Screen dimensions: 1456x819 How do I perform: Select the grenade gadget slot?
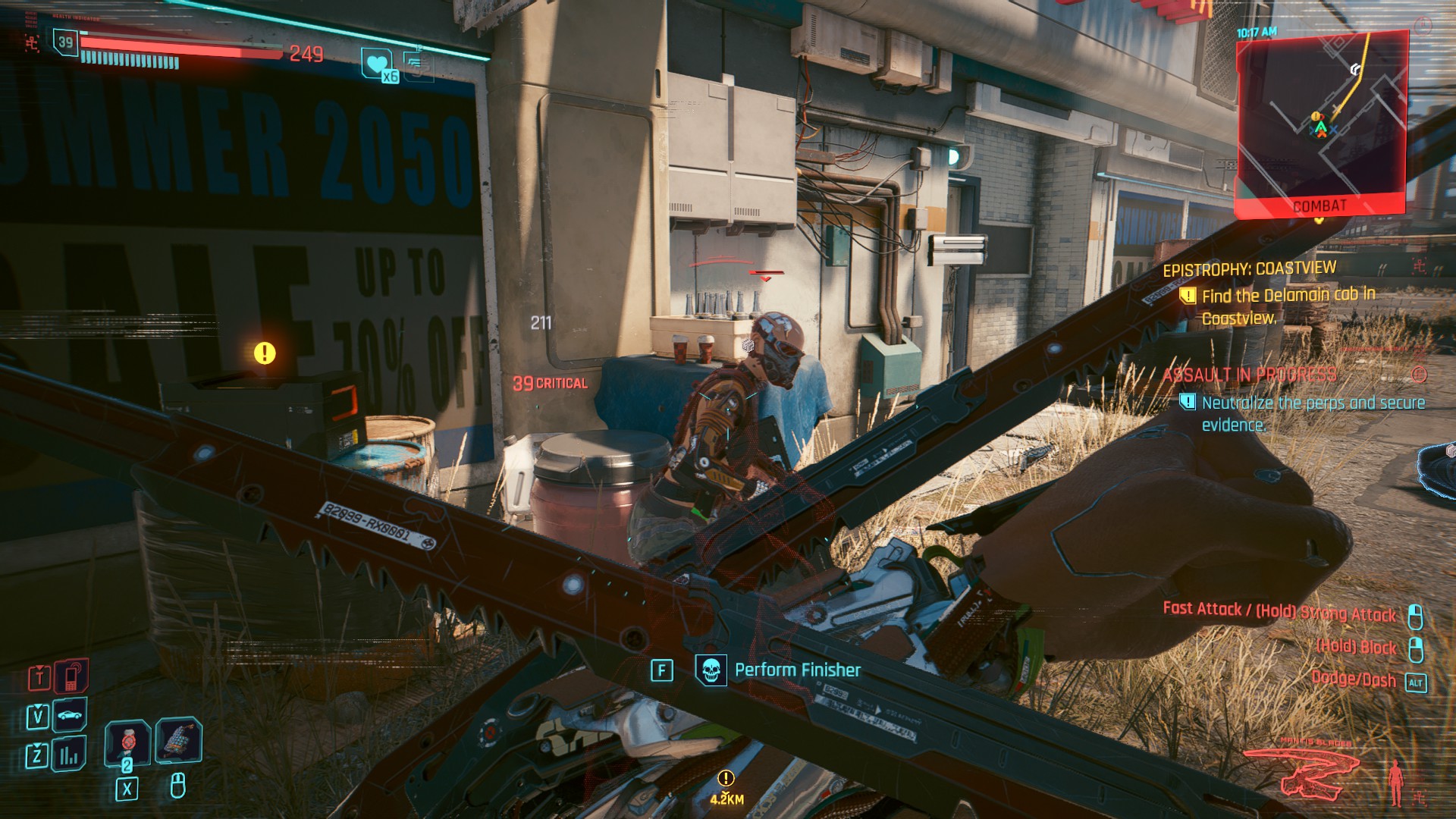pos(178,739)
